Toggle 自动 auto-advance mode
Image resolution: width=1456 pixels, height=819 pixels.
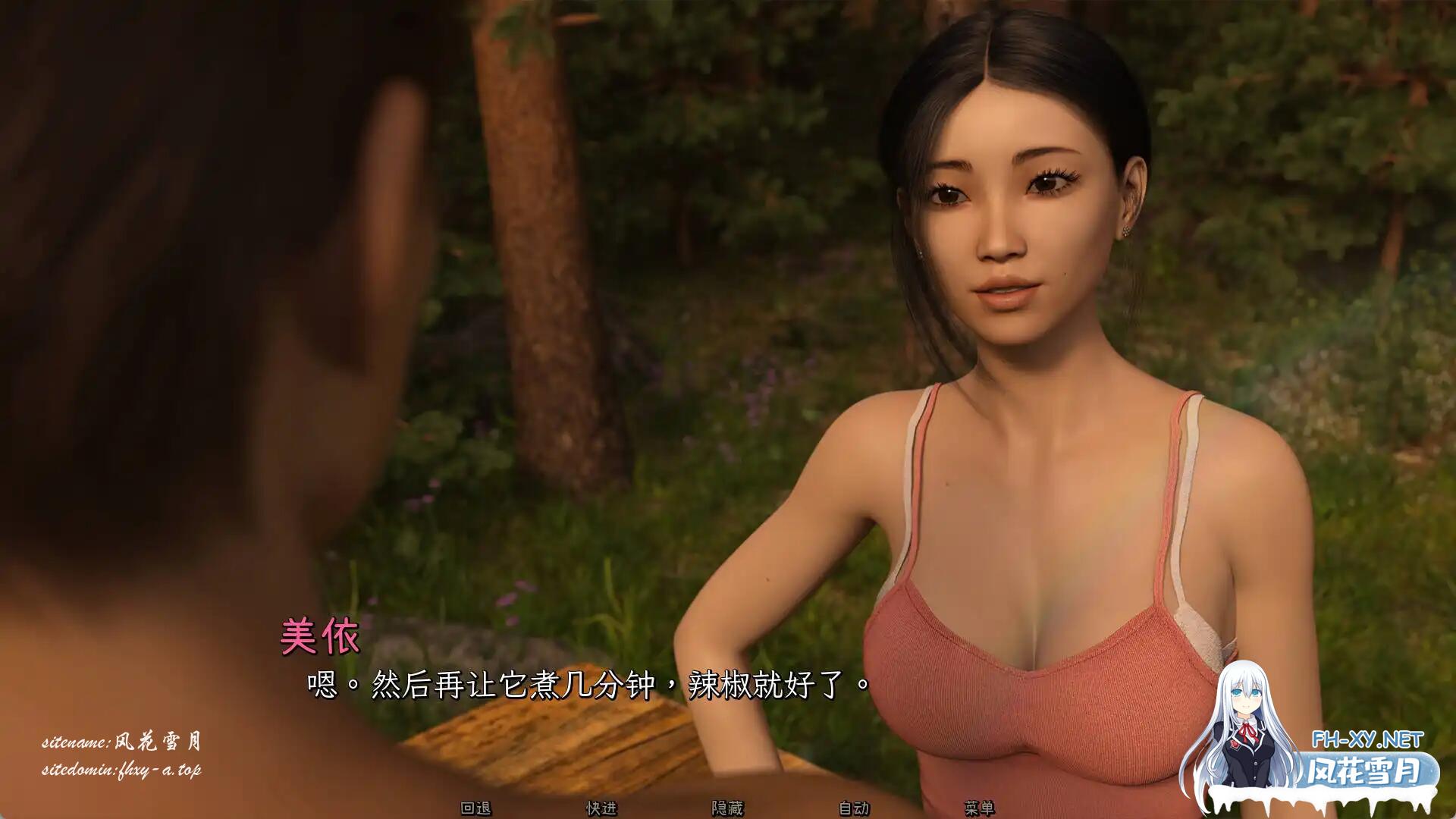pos(853,808)
